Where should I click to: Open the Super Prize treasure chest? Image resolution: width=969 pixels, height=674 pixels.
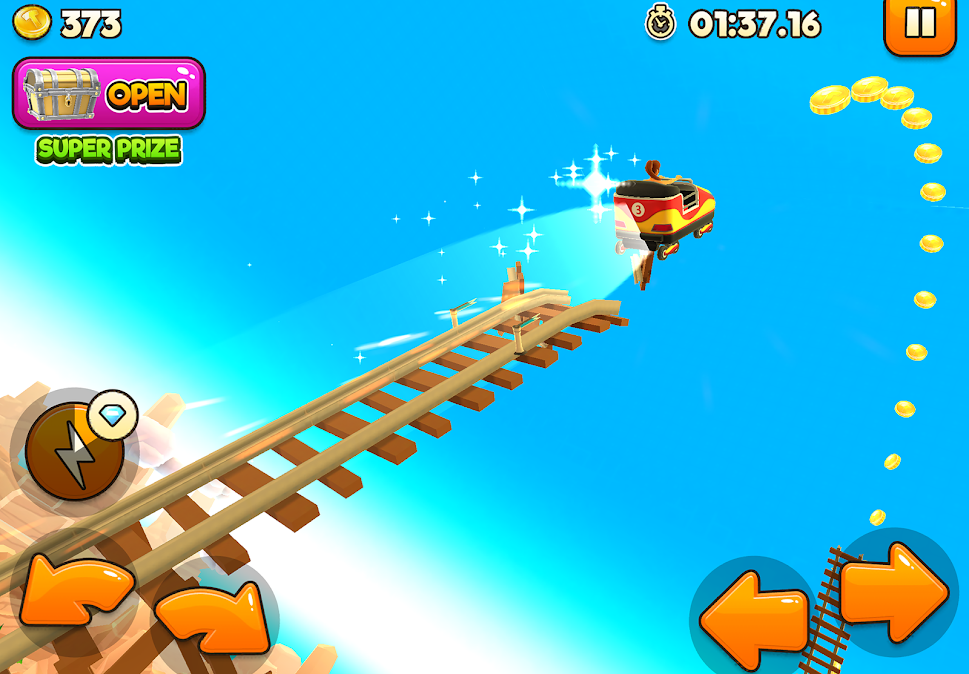click(x=108, y=94)
